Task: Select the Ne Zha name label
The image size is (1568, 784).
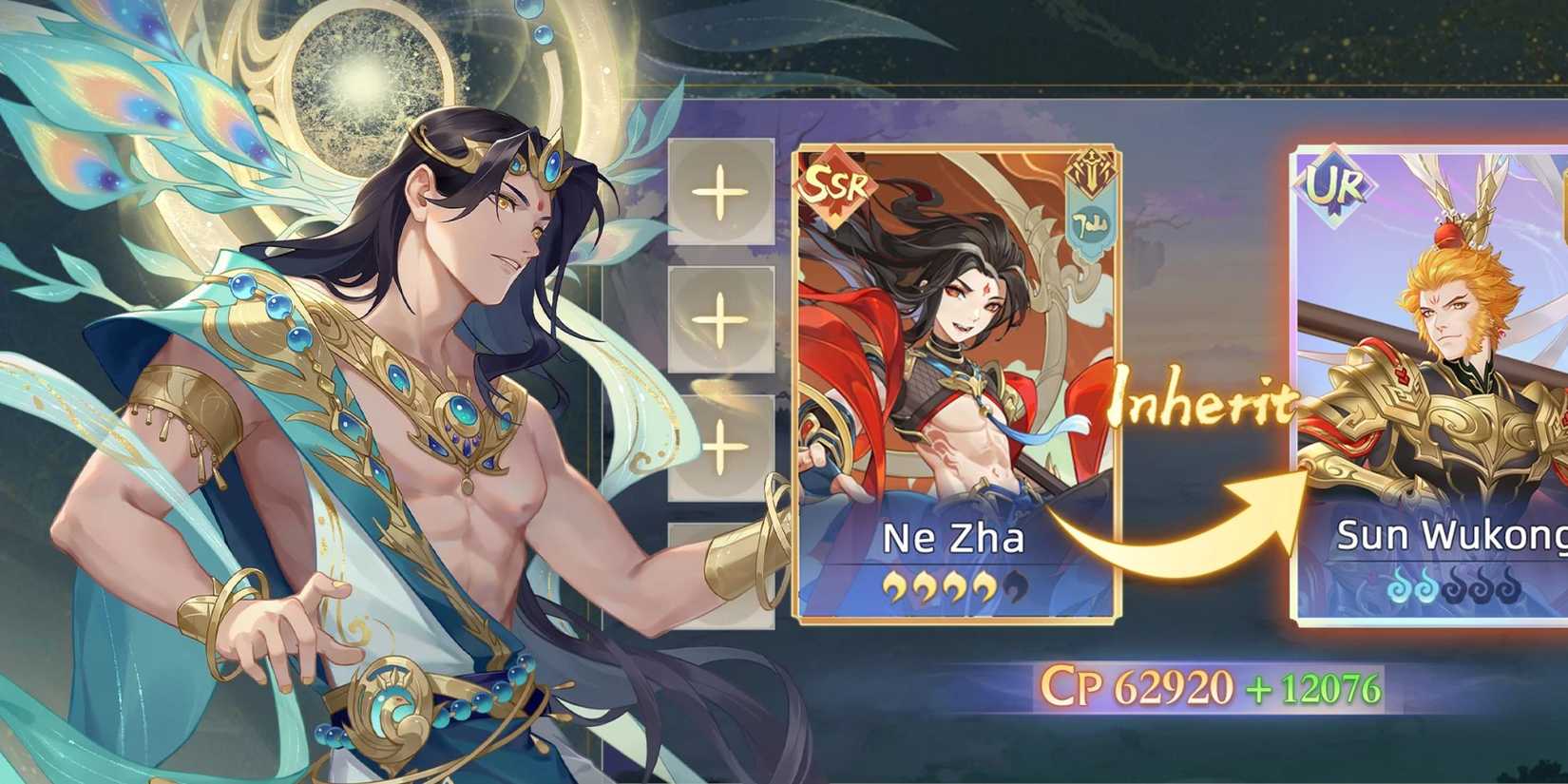Action: tap(953, 538)
